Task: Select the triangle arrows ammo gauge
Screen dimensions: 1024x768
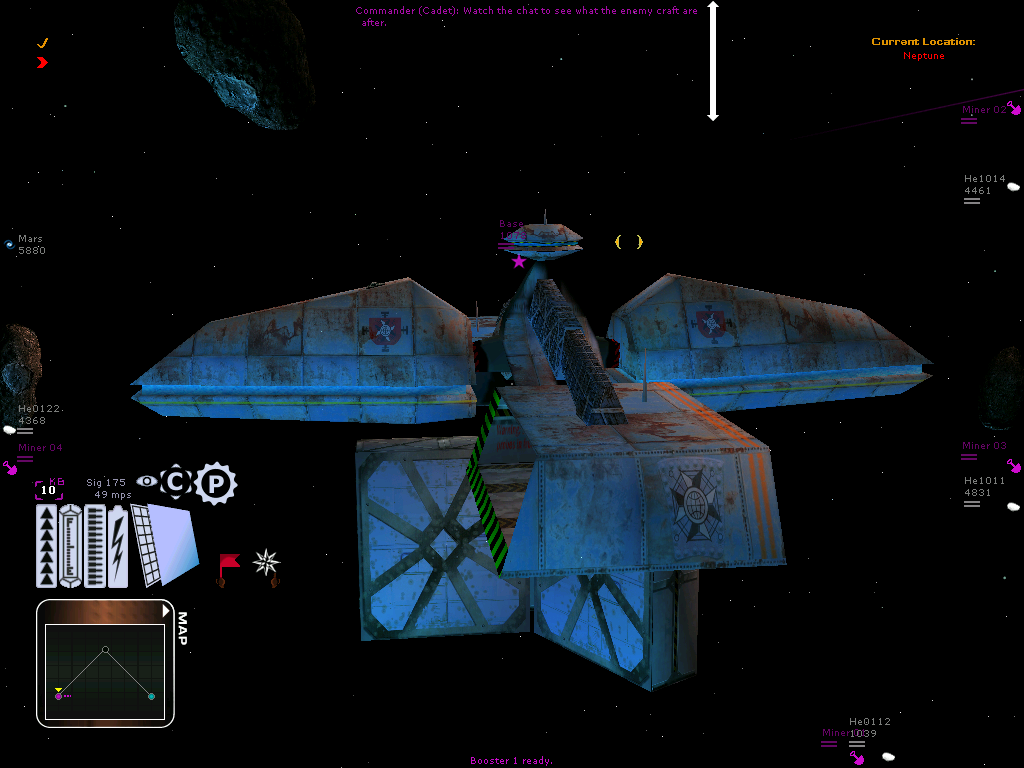Action: pyautogui.click(x=48, y=545)
